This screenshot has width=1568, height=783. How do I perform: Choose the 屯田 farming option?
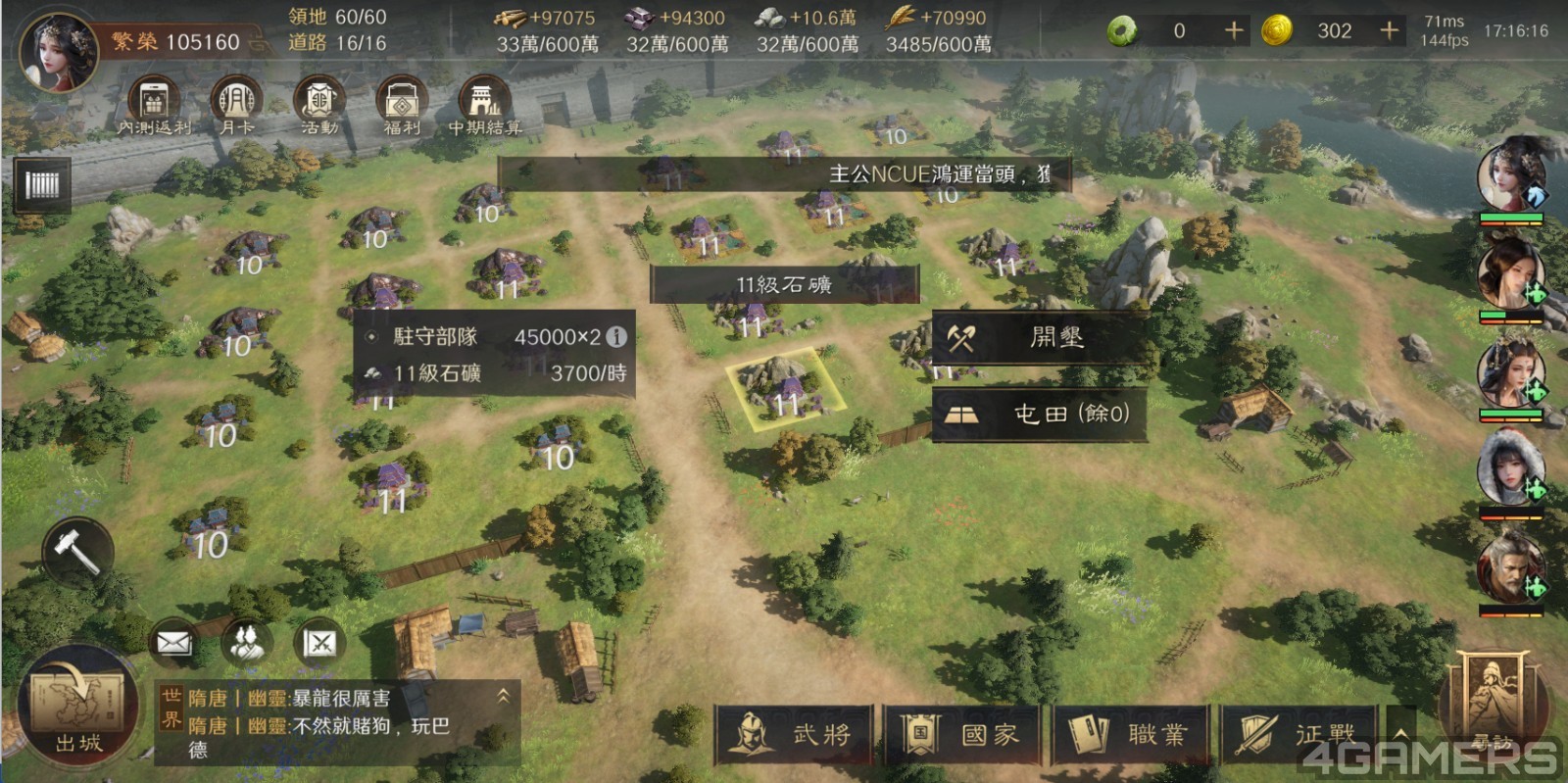pos(1040,415)
